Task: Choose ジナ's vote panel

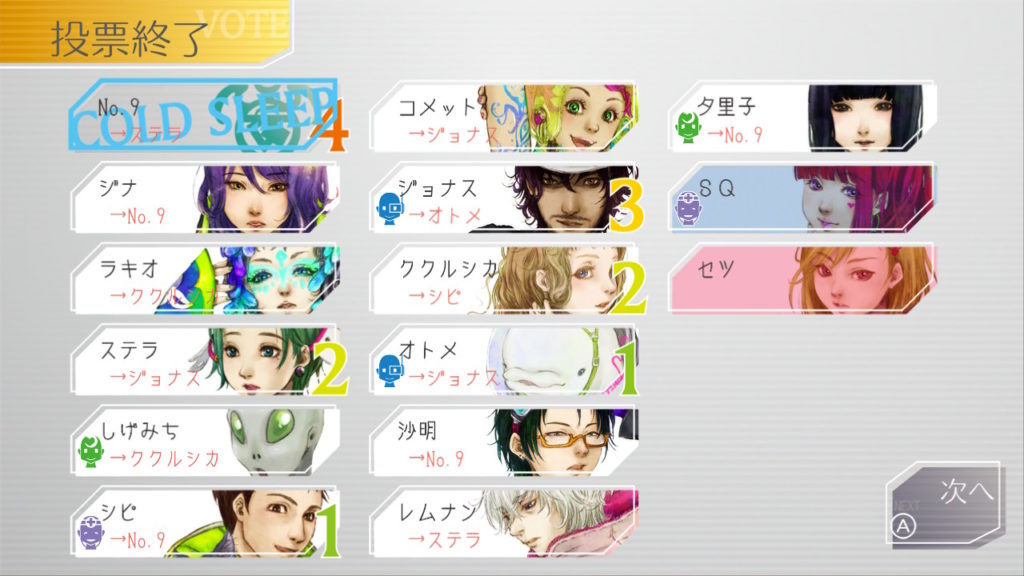Action: (205, 199)
